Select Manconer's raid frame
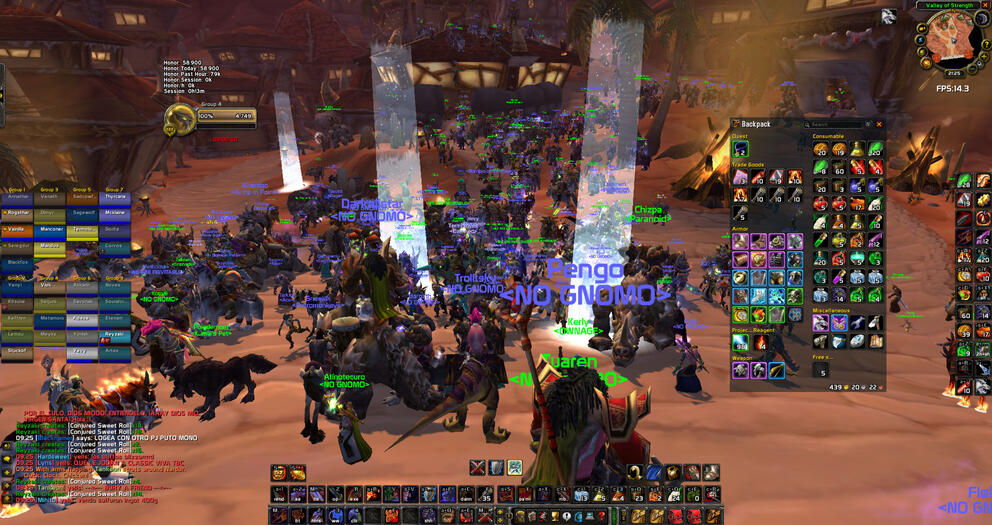 click(49, 229)
